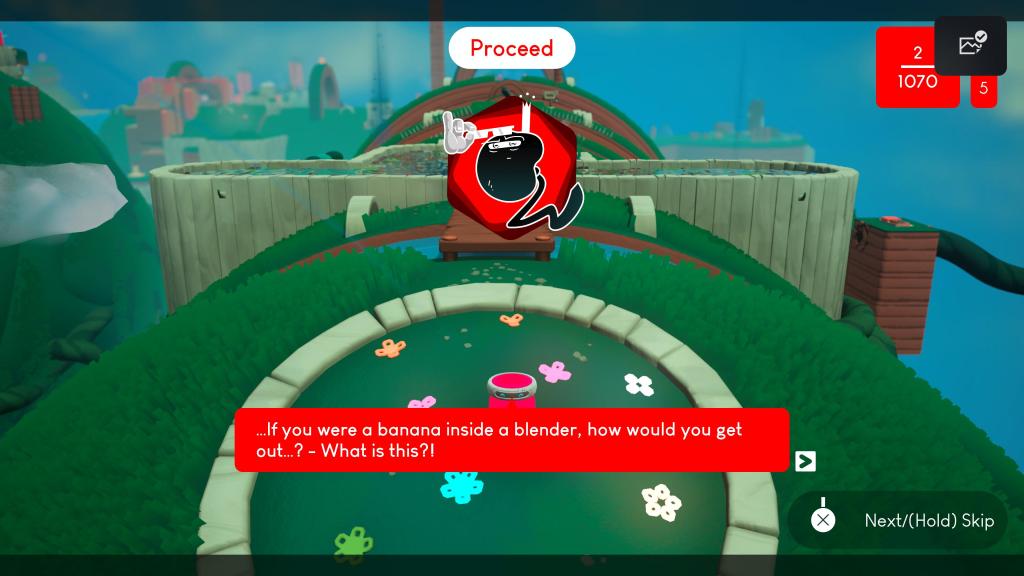The height and width of the screenshot is (576, 1024).
Task: Click the red banana dialogue box
Action: click(511, 440)
